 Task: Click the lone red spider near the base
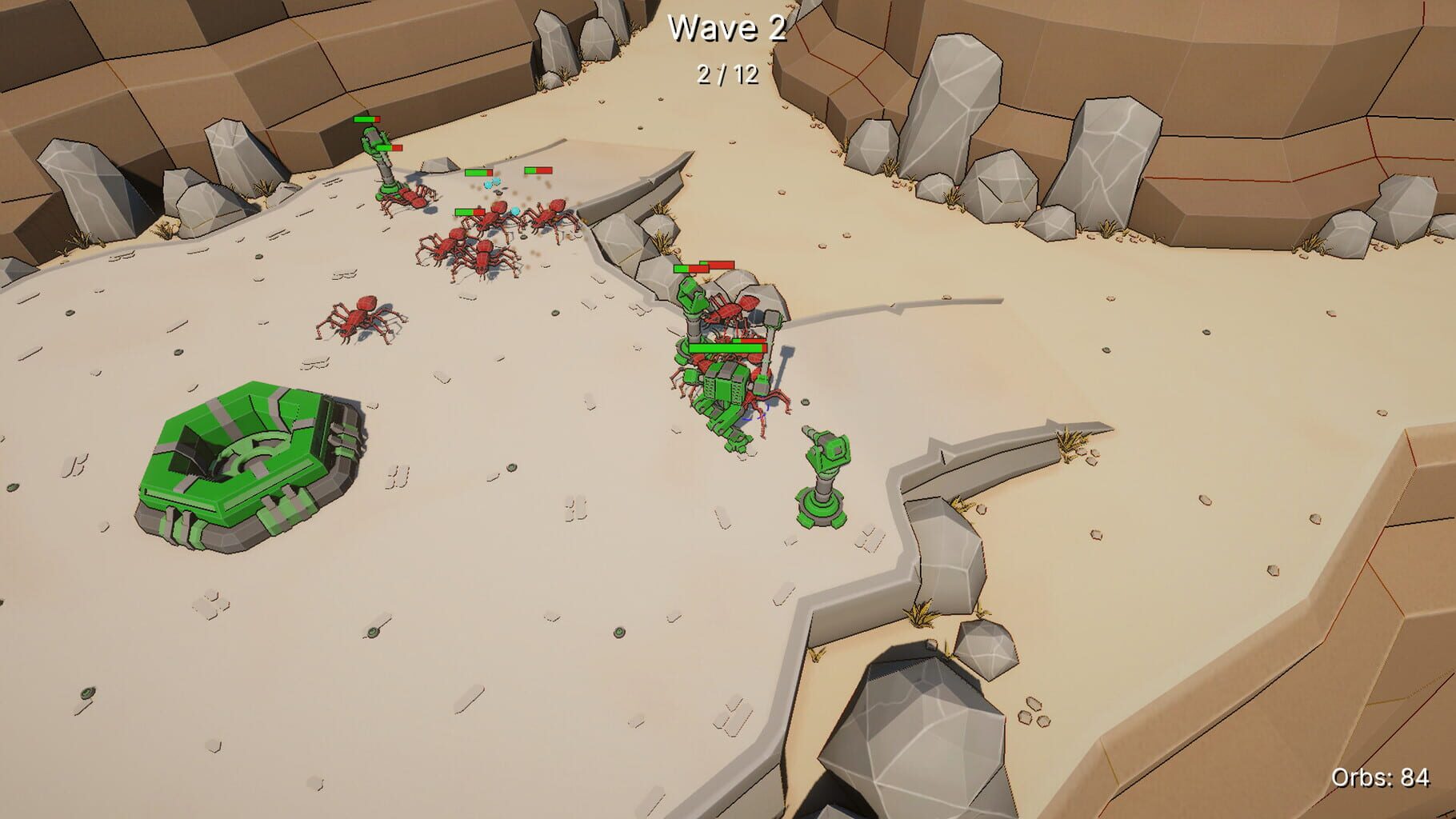click(360, 320)
